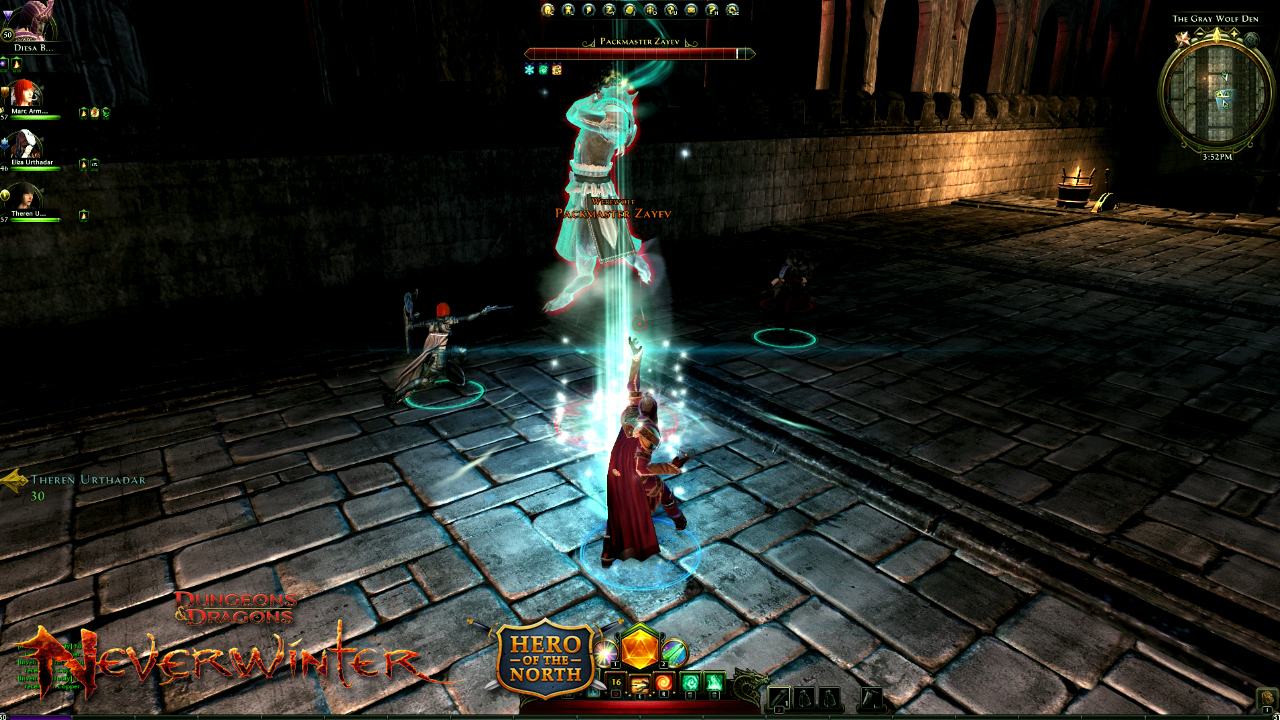Use the green beam power in slot 2
This screenshot has width=1280, height=720.
click(674, 652)
